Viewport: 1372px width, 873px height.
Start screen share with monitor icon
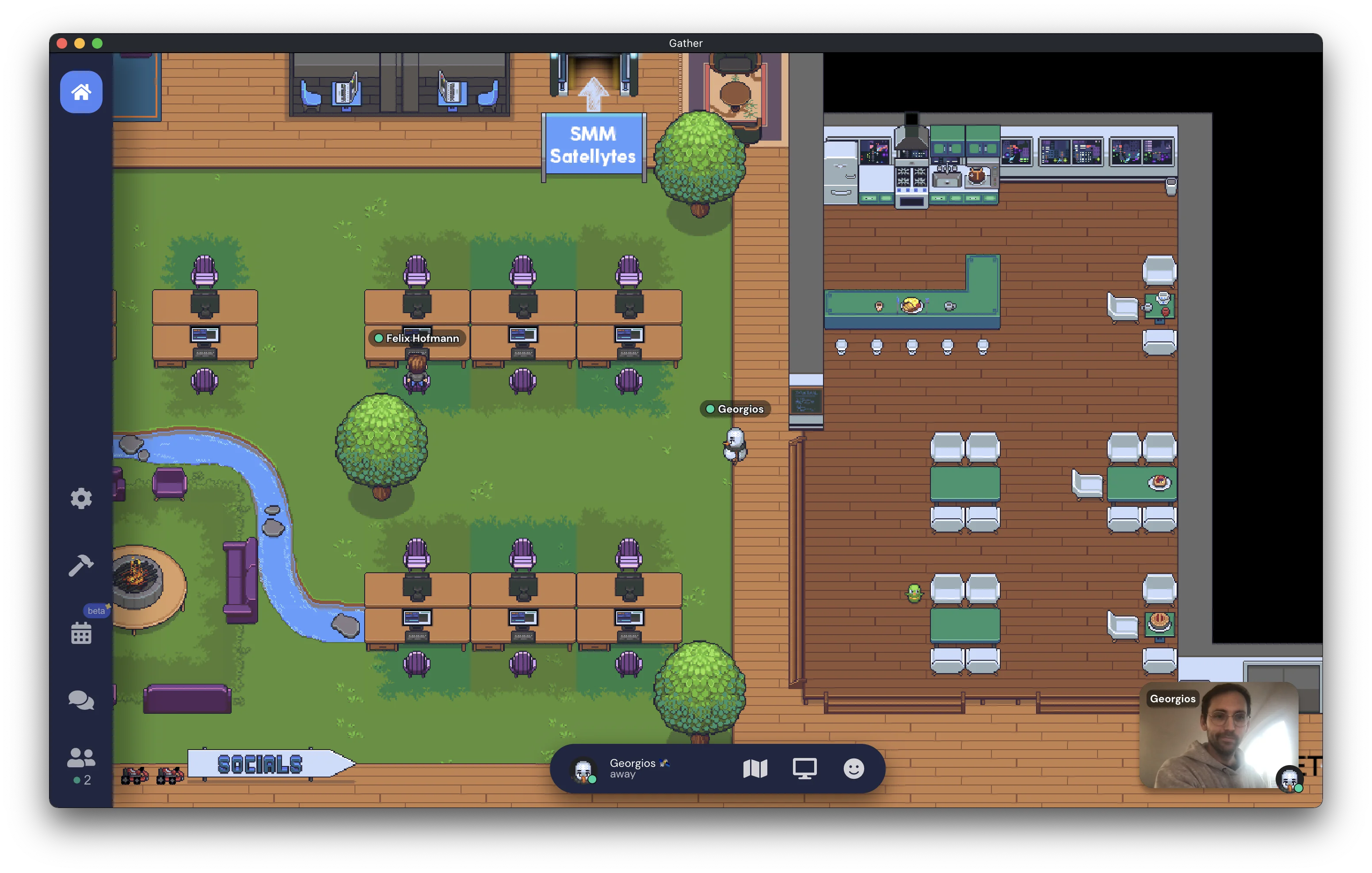coord(804,769)
